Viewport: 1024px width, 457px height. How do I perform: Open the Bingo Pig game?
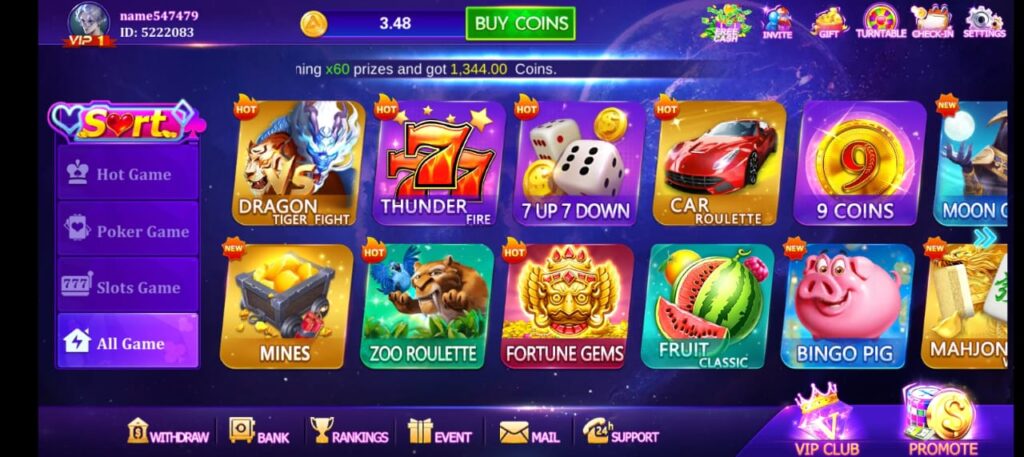coord(845,306)
